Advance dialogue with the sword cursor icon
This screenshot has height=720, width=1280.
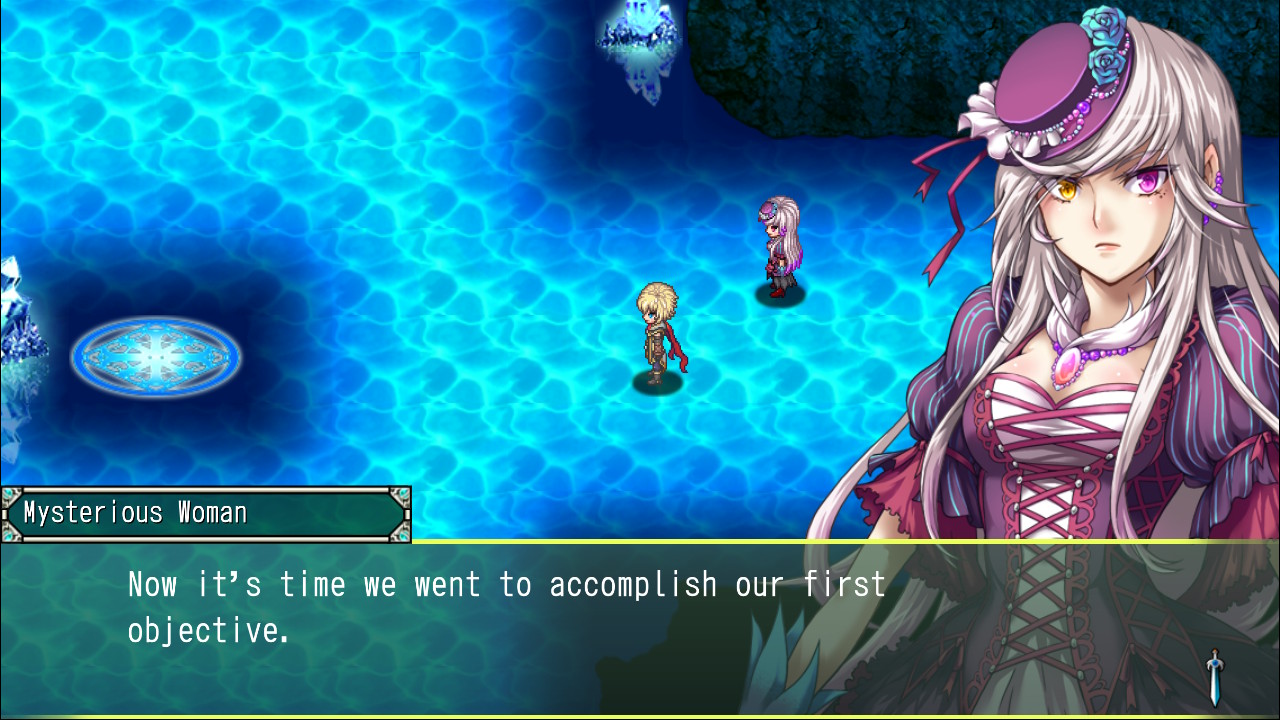click(1214, 677)
